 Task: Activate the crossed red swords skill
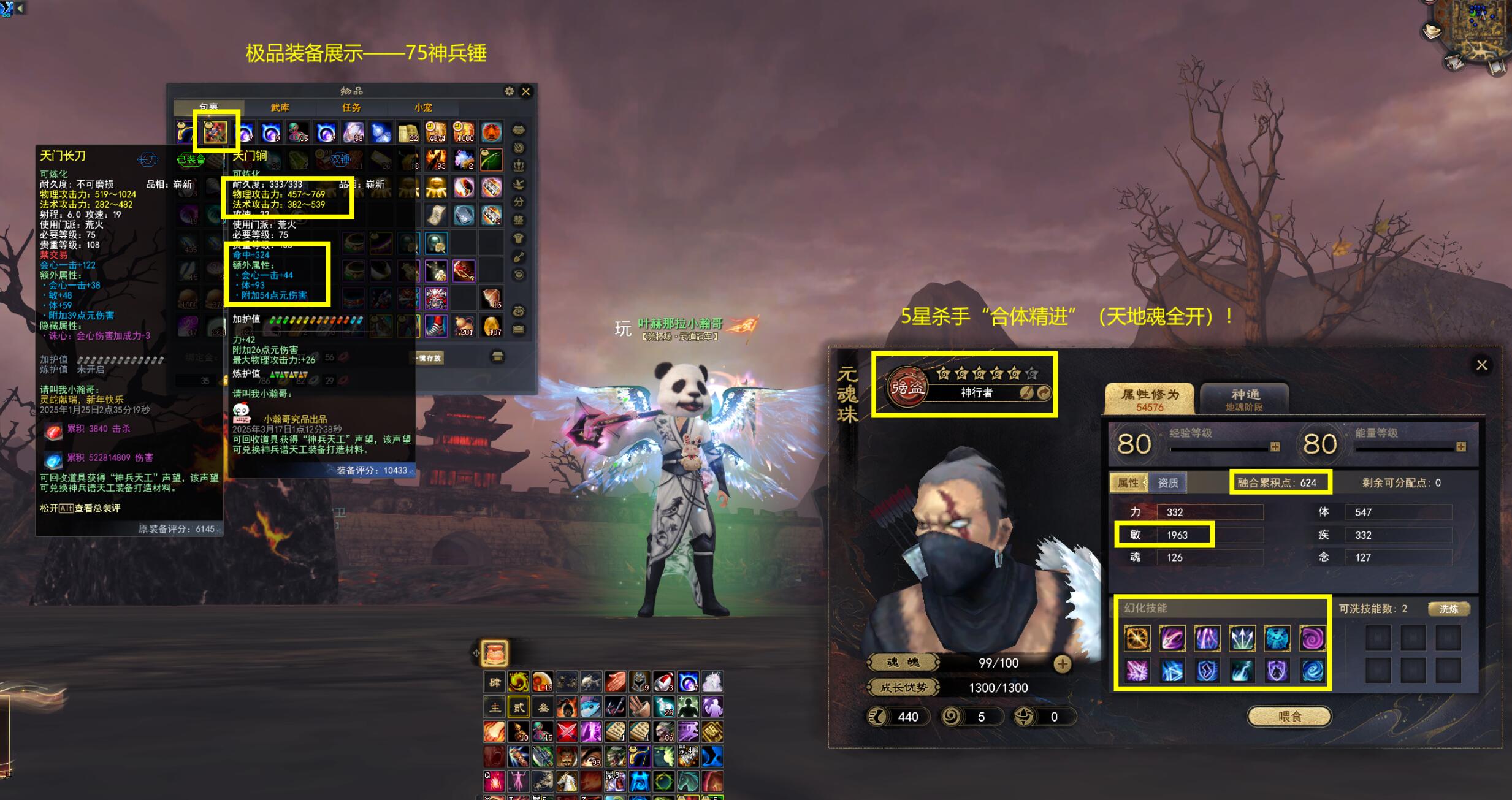pos(567,731)
